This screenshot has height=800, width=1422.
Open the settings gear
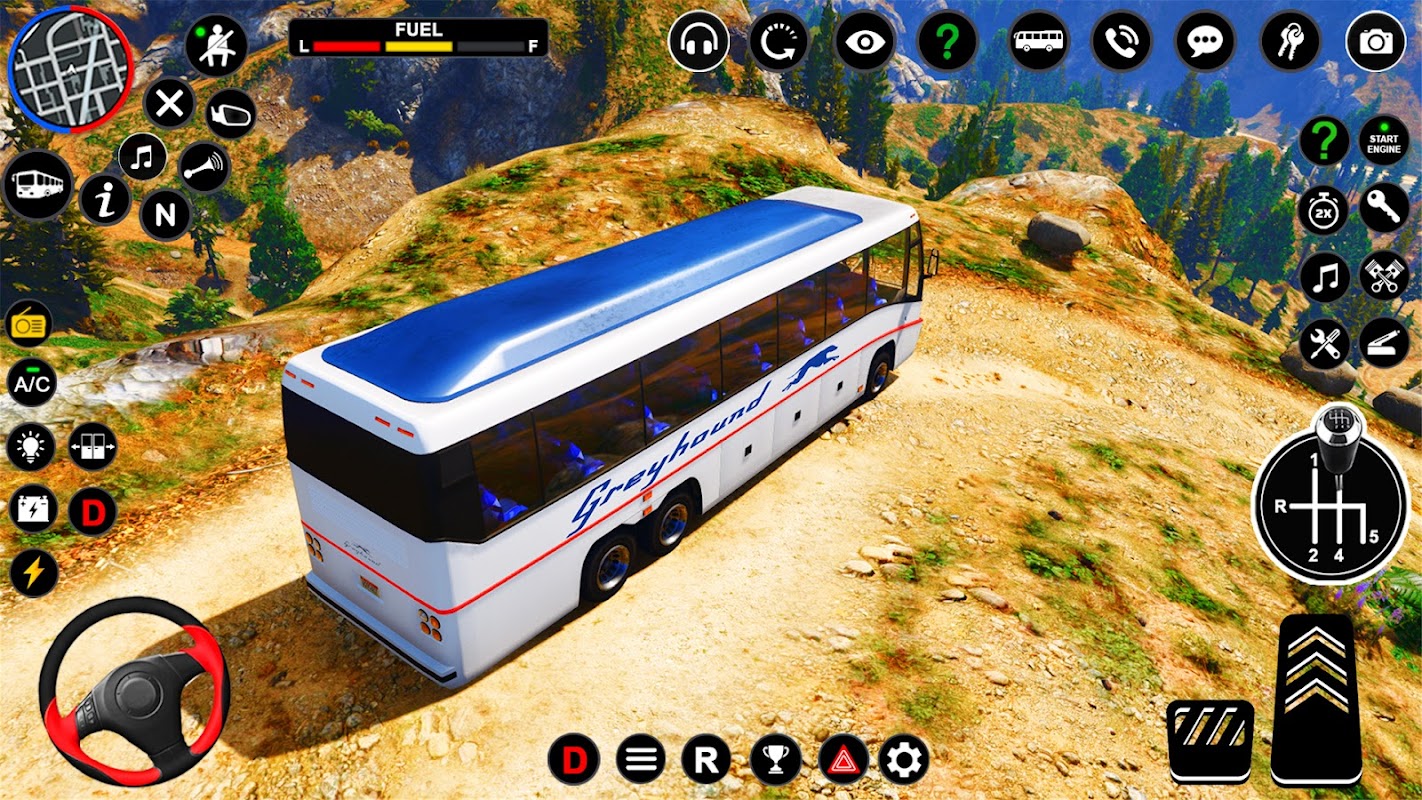[904, 760]
